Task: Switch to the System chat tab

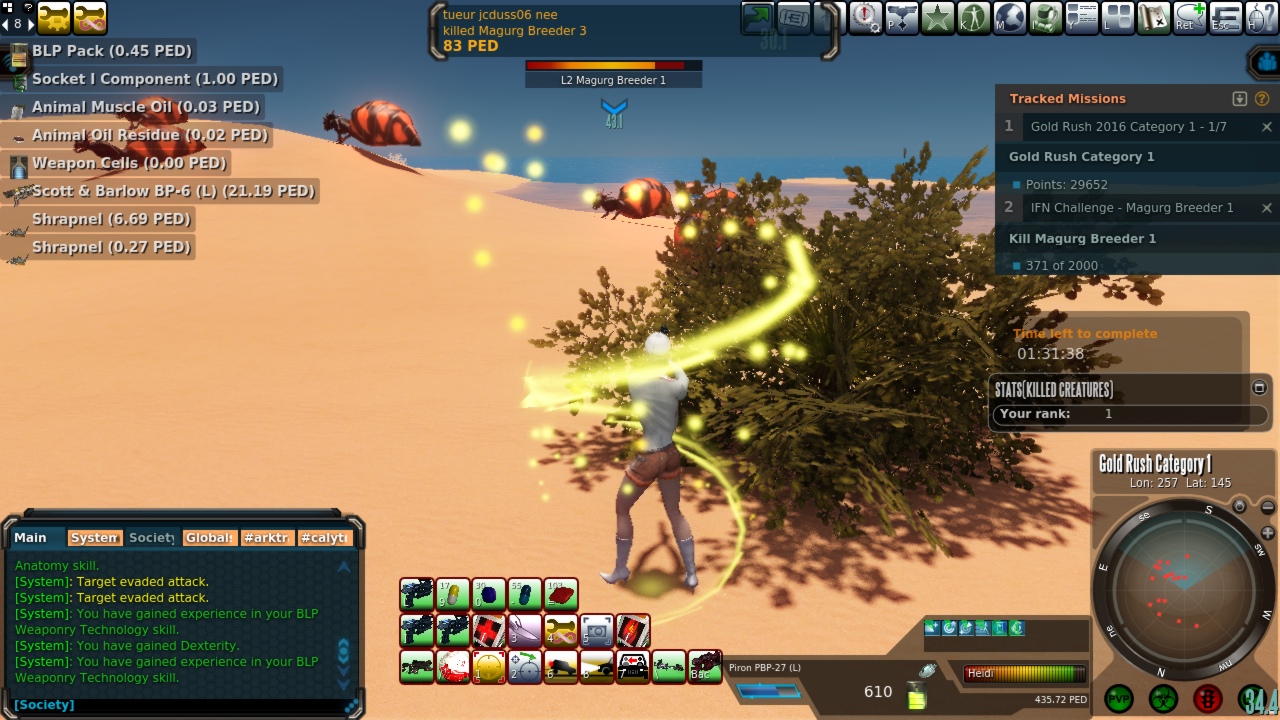Action: [x=94, y=538]
